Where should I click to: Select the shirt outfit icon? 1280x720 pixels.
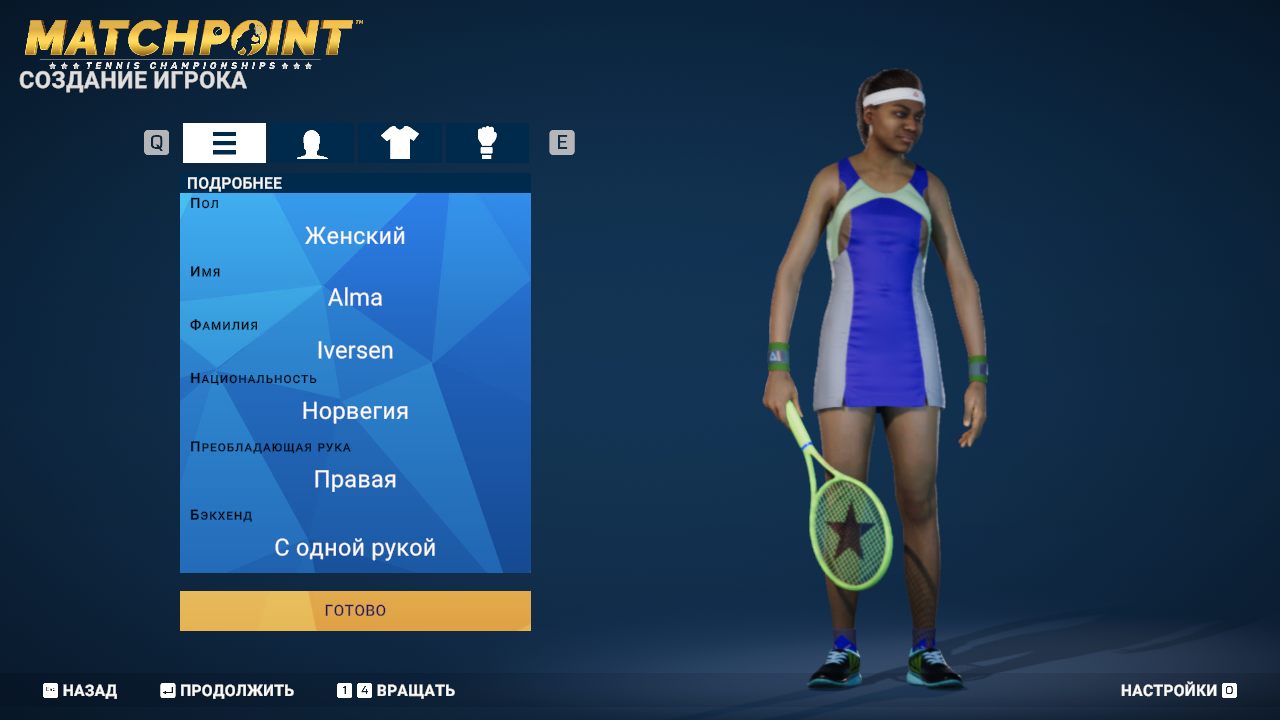399,142
